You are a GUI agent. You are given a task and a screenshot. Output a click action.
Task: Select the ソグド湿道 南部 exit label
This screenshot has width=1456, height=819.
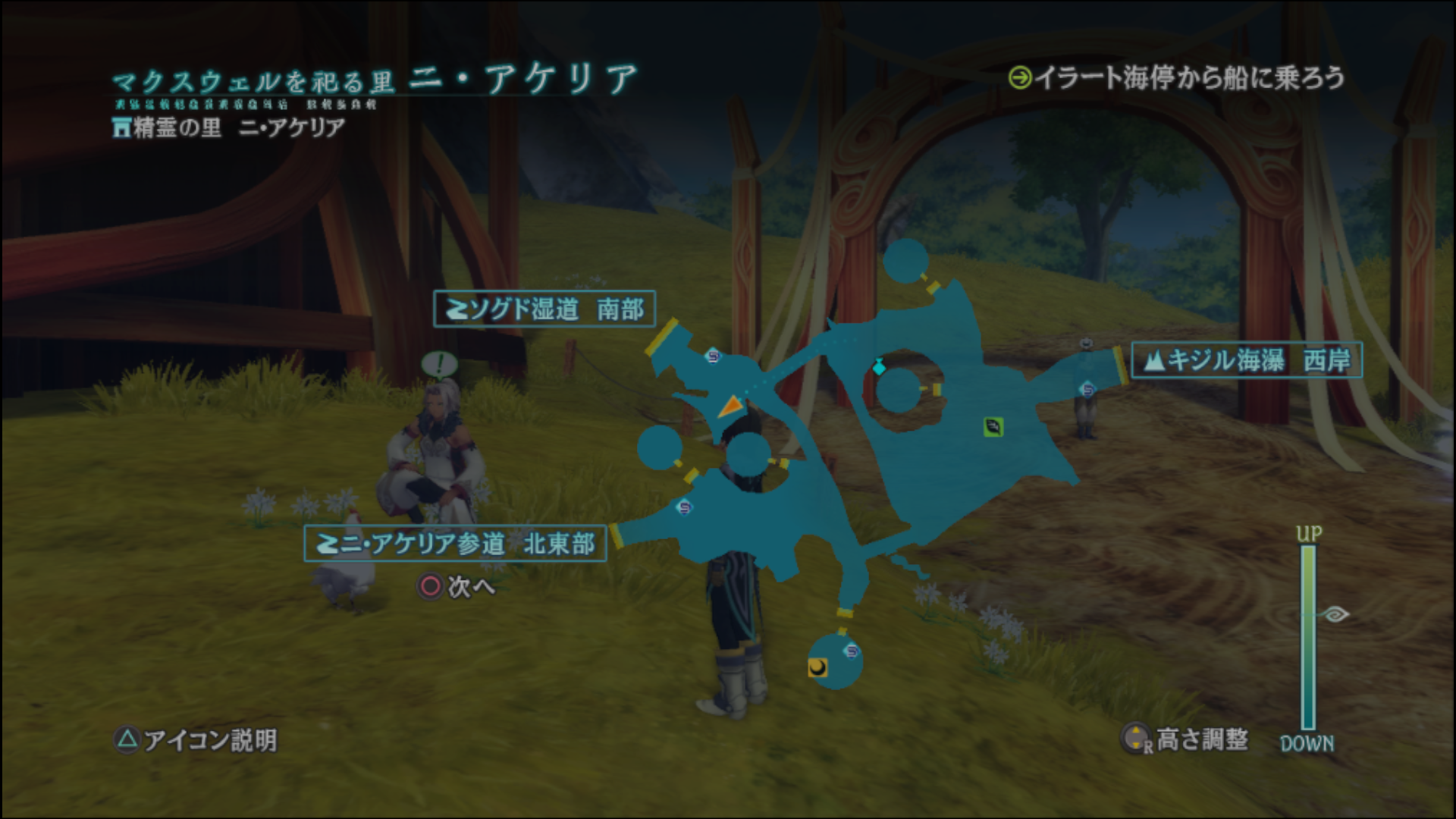(x=544, y=309)
